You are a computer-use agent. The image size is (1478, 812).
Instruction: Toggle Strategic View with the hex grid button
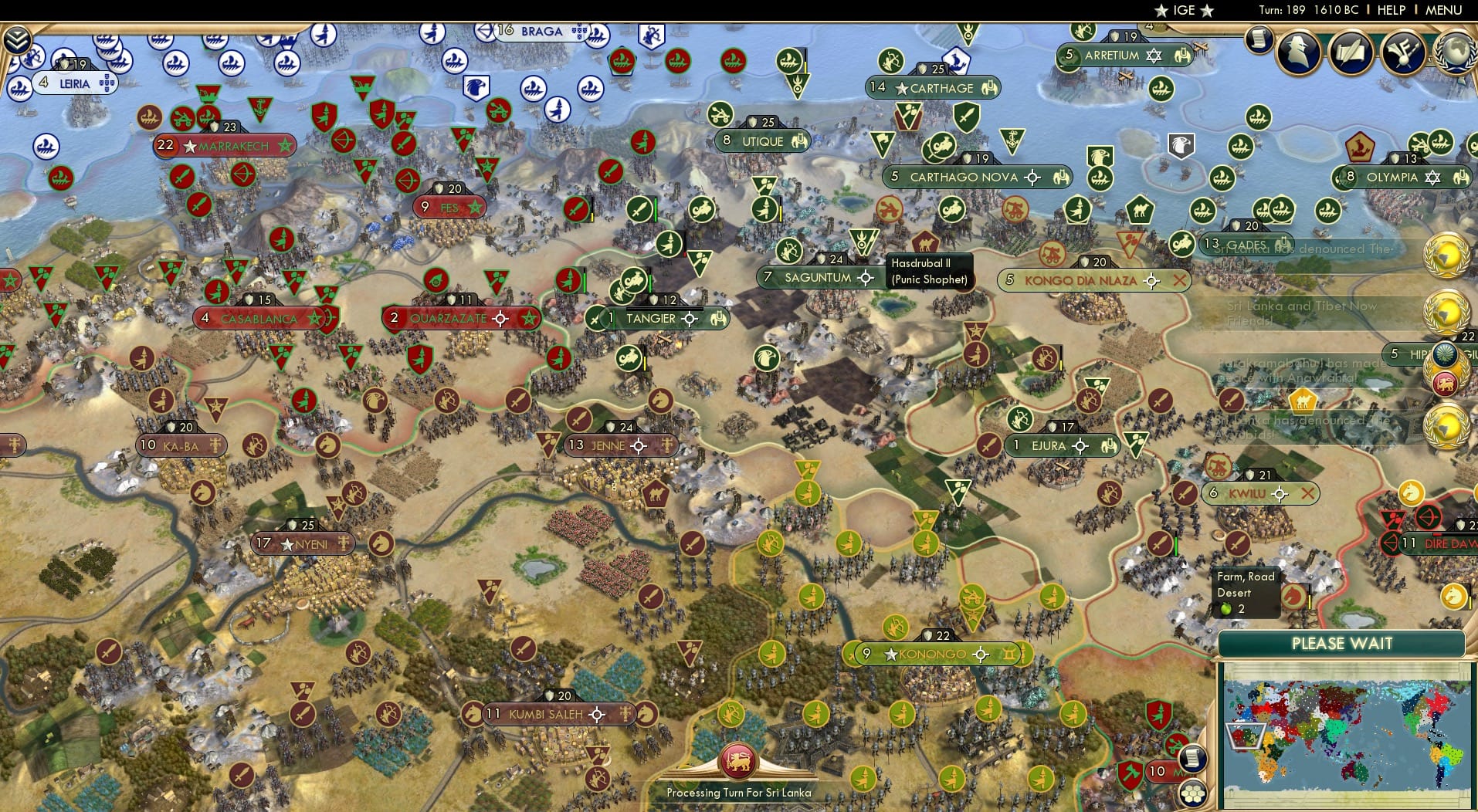coord(1193,795)
